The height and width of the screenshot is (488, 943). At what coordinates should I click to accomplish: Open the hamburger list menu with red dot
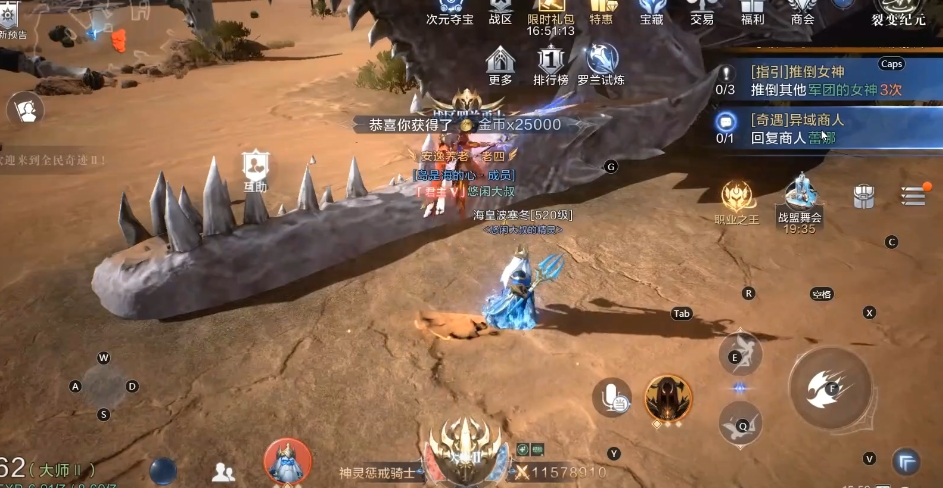(913, 195)
